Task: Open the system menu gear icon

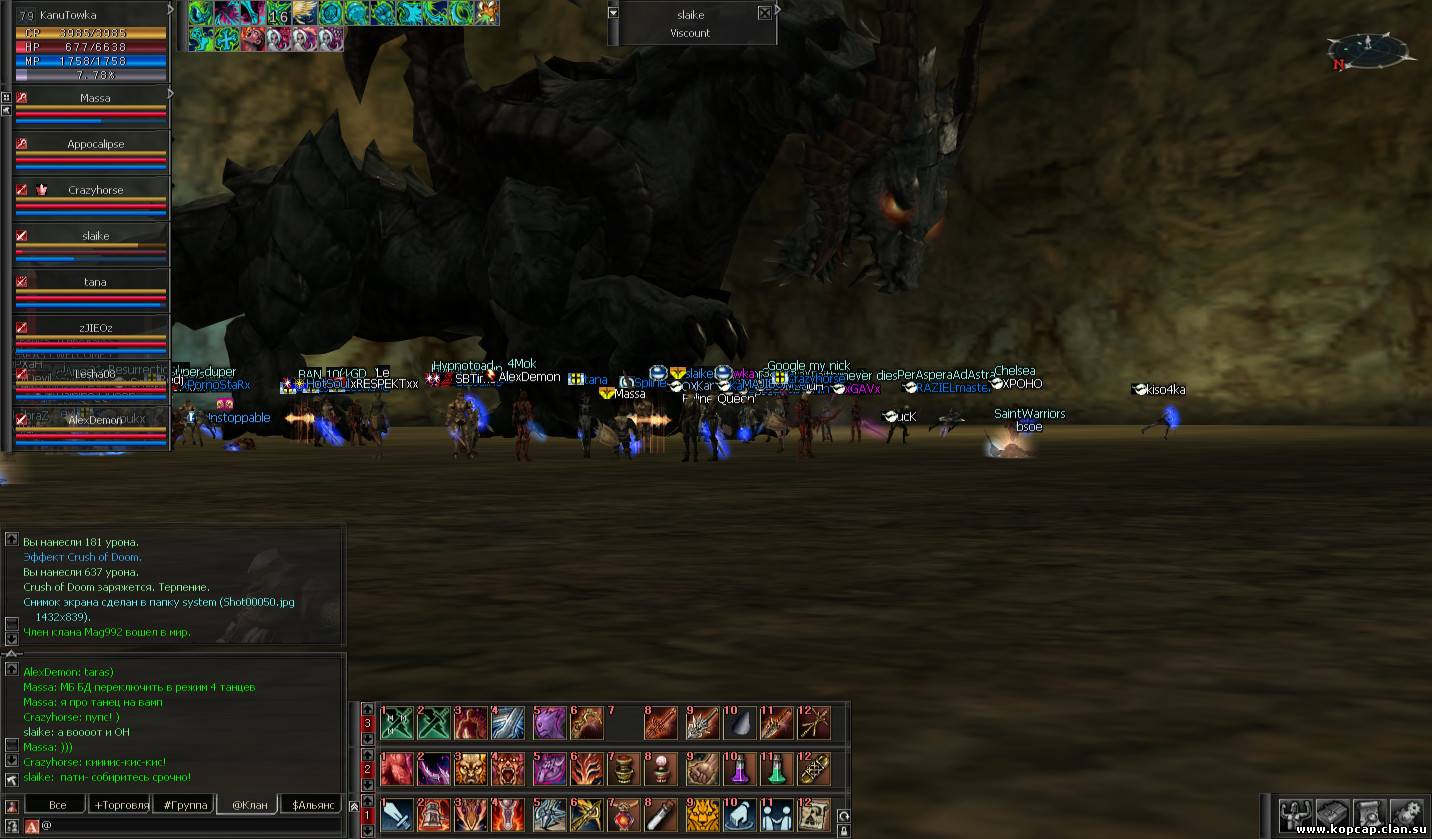Action: pos(1406,813)
